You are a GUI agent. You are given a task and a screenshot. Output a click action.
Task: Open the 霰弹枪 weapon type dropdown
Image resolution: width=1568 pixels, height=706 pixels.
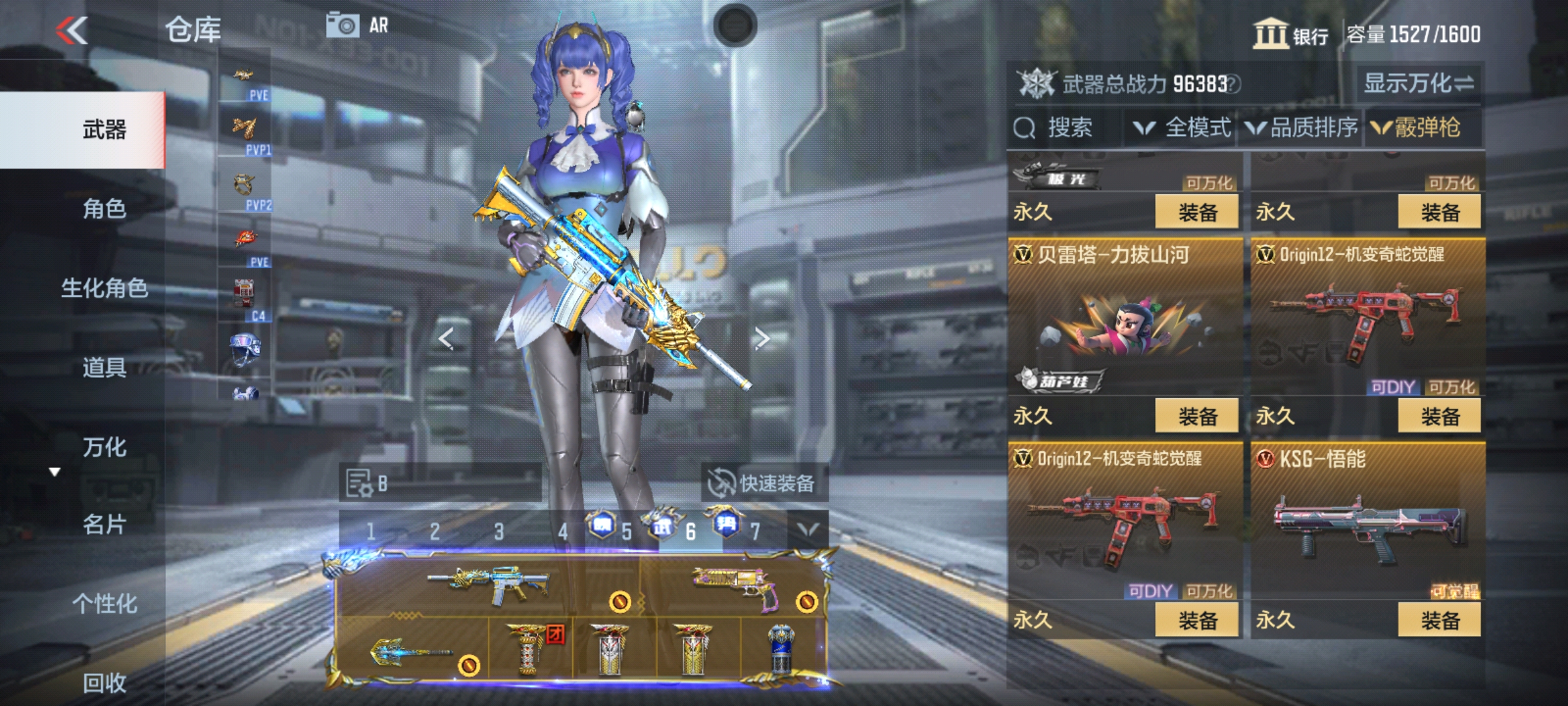tap(1416, 127)
